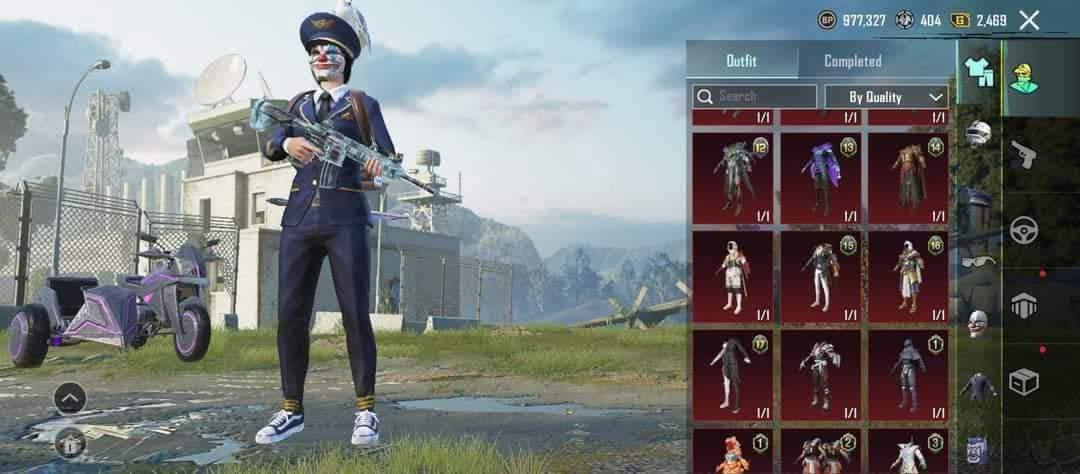1080x474 pixels.
Task: Choose the outfit numbered 12
Action: pos(733,178)
